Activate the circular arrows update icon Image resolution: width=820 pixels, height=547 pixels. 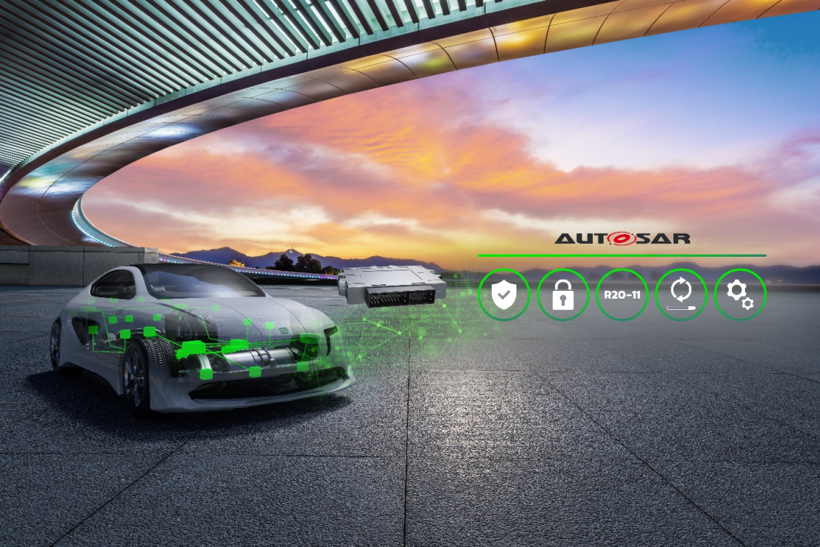[x=681, y=295]
